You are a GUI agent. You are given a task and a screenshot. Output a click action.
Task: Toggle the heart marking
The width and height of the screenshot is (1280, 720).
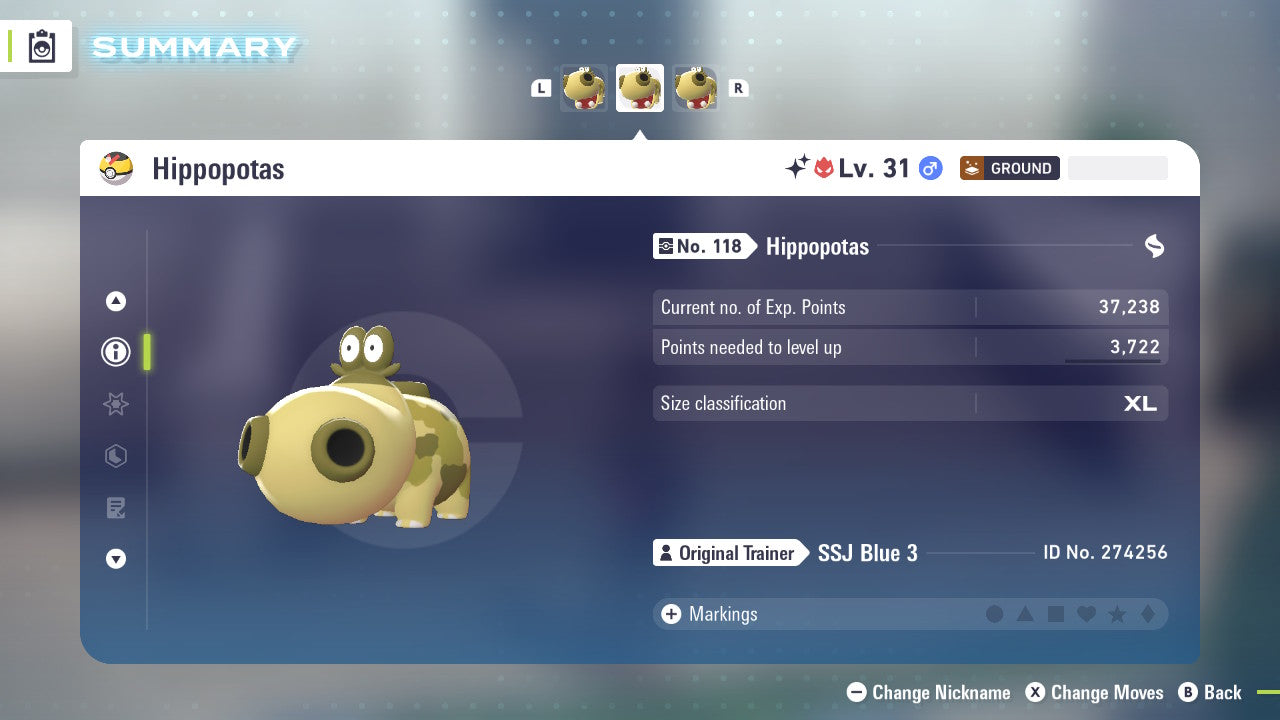click(1084, 614)
